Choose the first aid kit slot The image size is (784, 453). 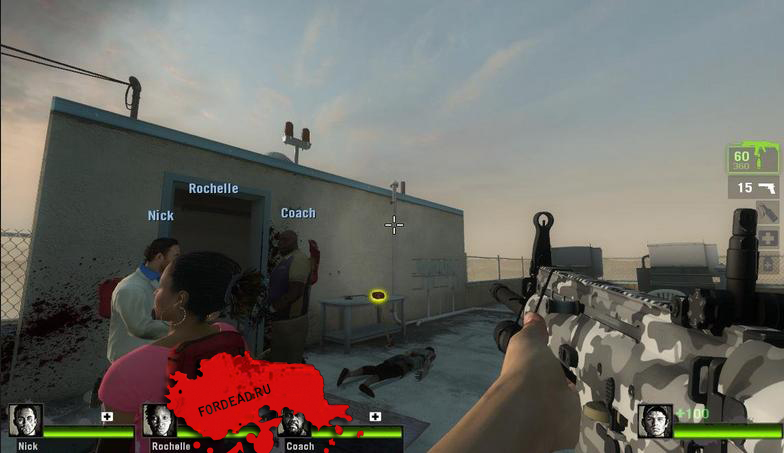(766, 238)
